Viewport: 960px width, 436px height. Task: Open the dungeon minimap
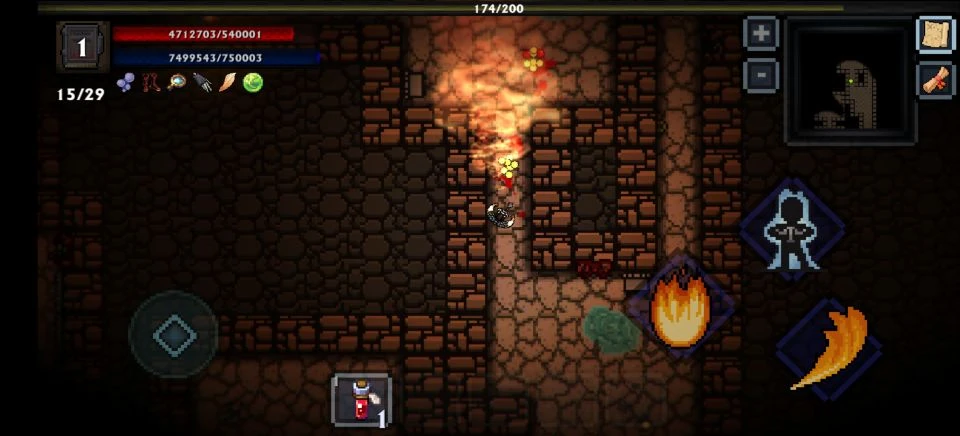pos(849,82)
